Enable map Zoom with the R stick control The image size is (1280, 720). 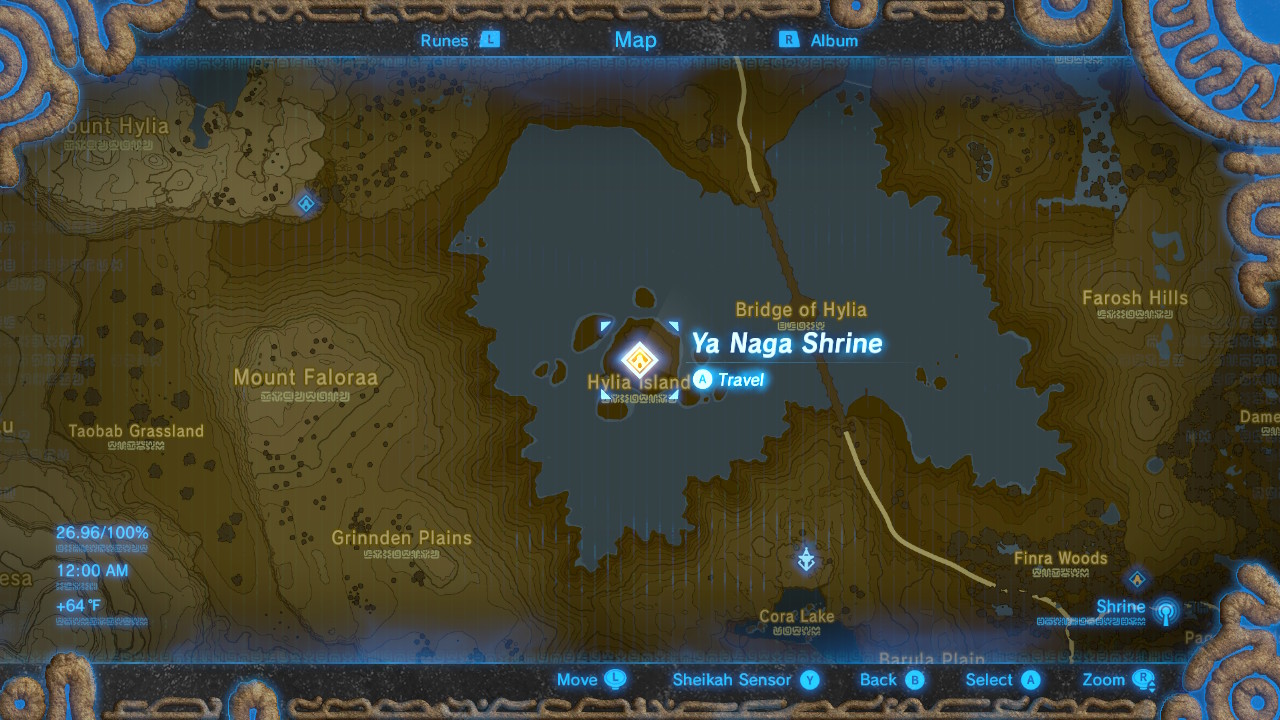pyautogui.click(x=1144, y=680)
